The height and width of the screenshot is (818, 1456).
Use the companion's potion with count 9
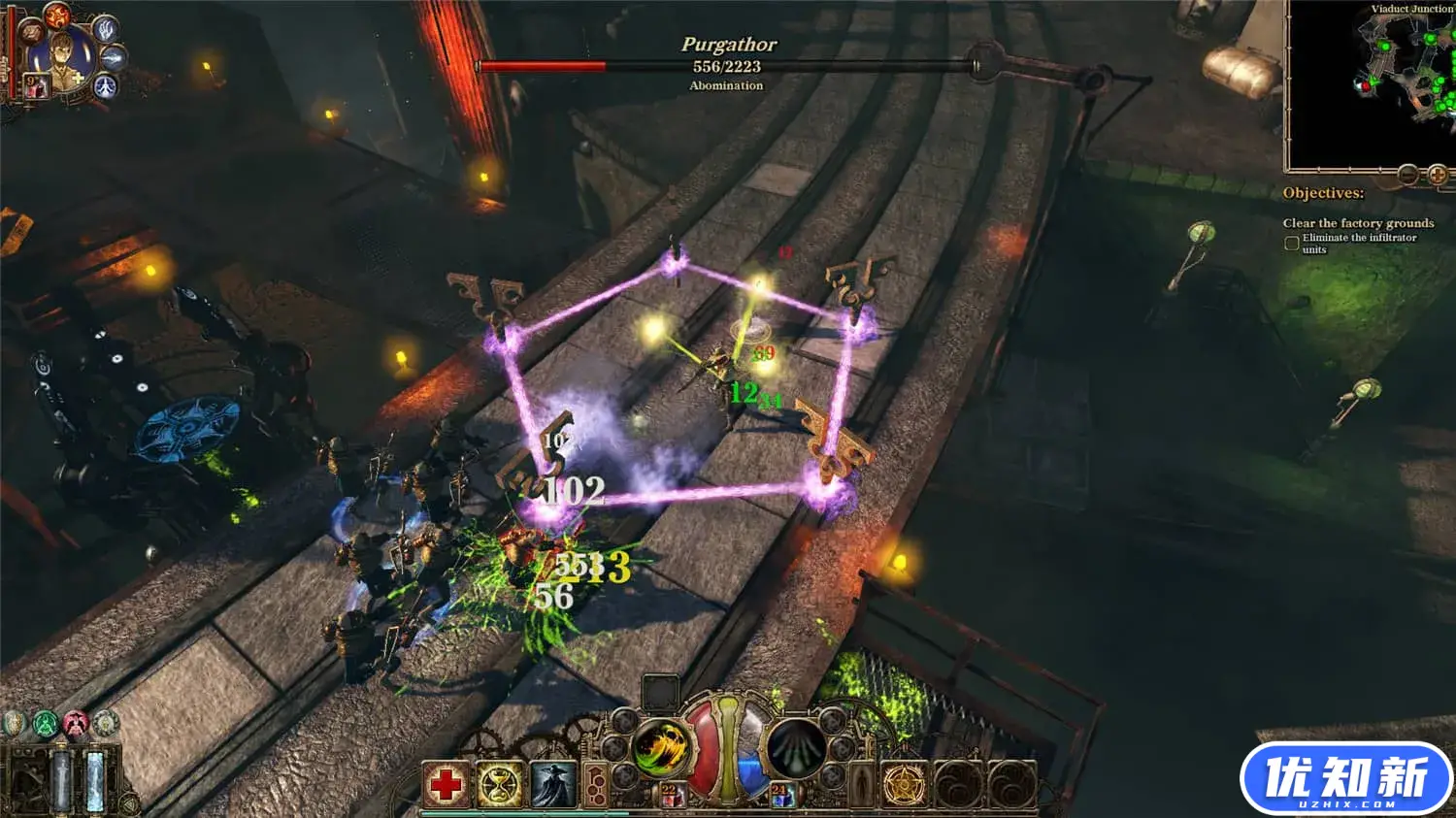[x=36, y=87]
